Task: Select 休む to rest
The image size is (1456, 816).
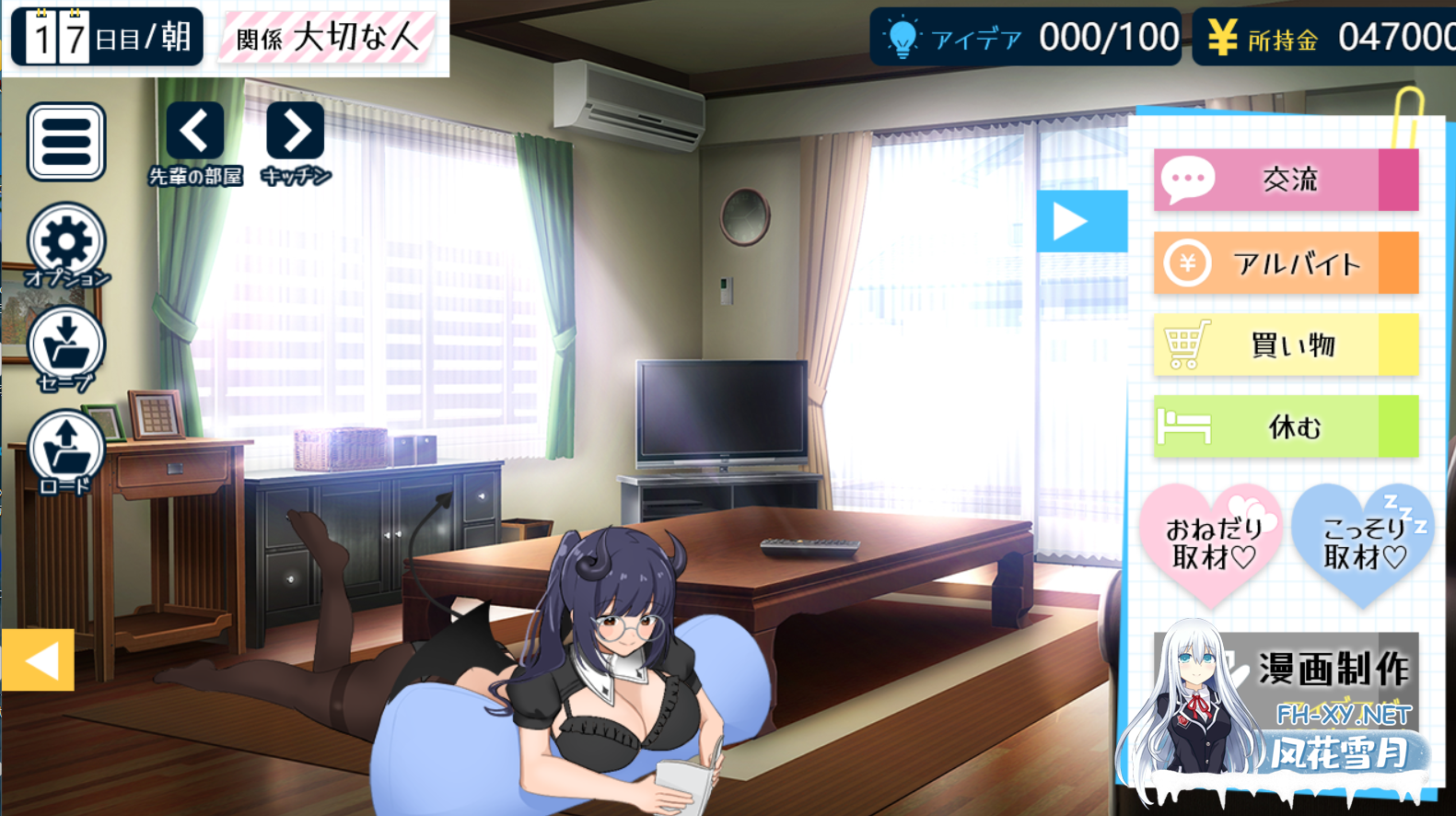Action: (1286, 426)
